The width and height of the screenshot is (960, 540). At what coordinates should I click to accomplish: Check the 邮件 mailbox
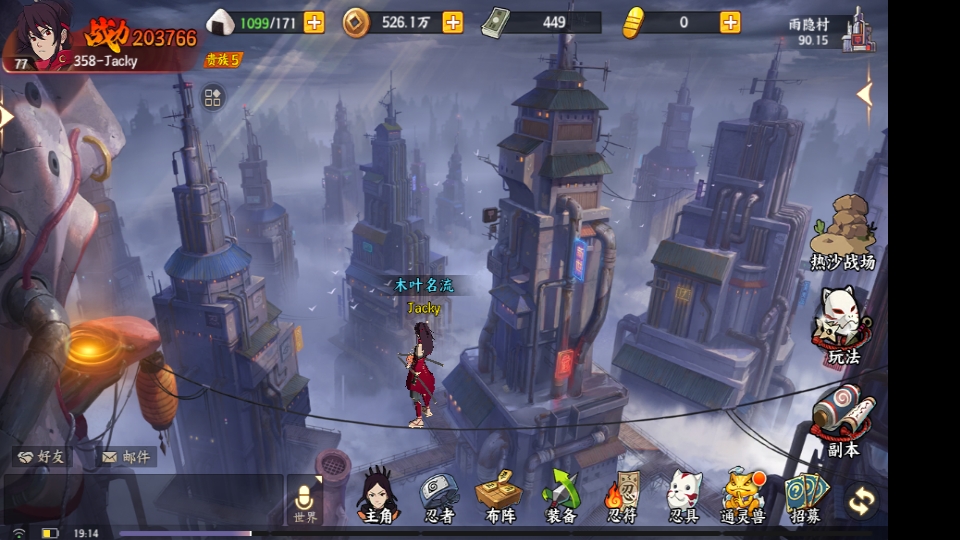click(x=126, y=457)
